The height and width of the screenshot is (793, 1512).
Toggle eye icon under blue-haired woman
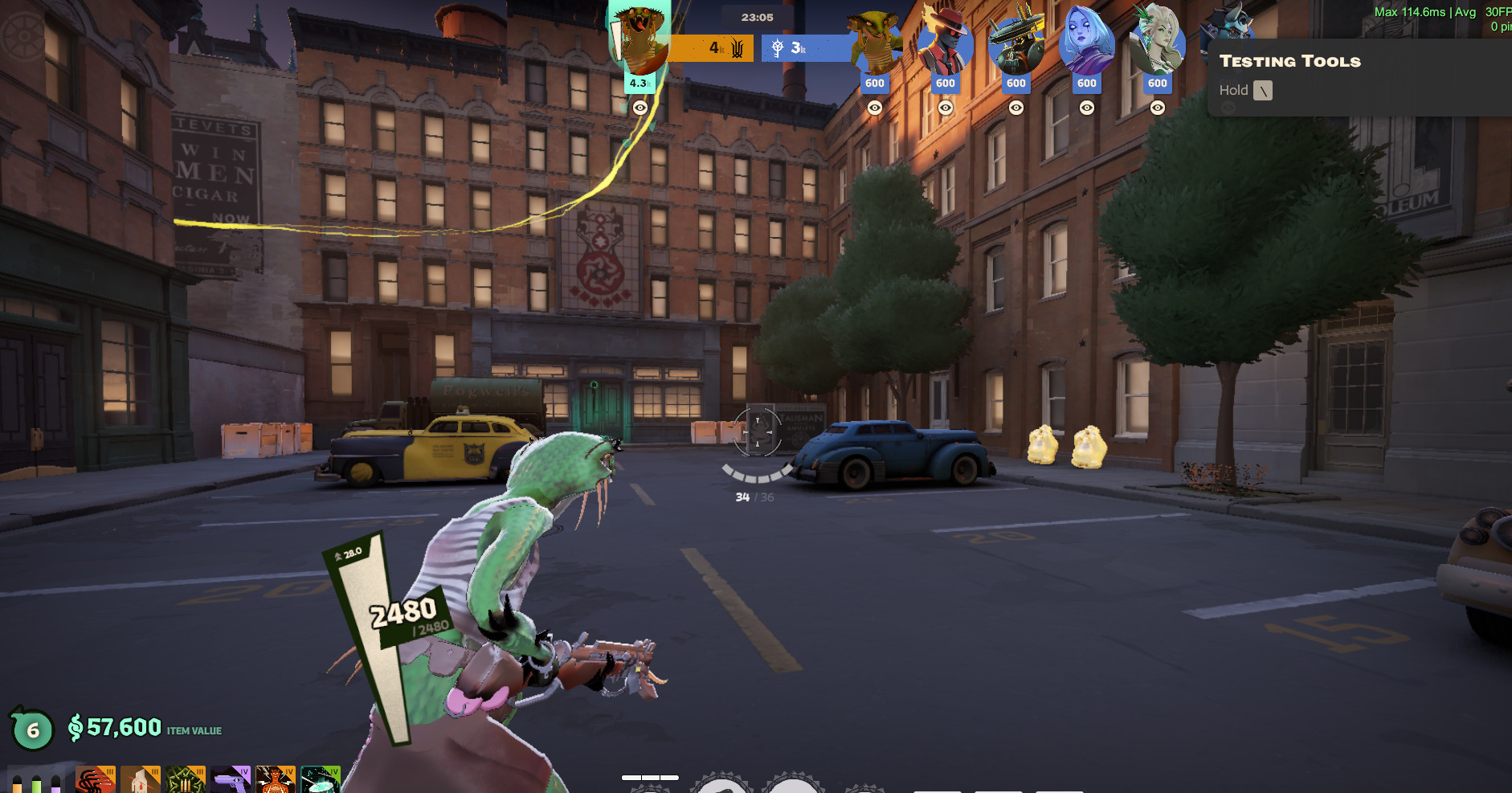tap(1087, 108)
